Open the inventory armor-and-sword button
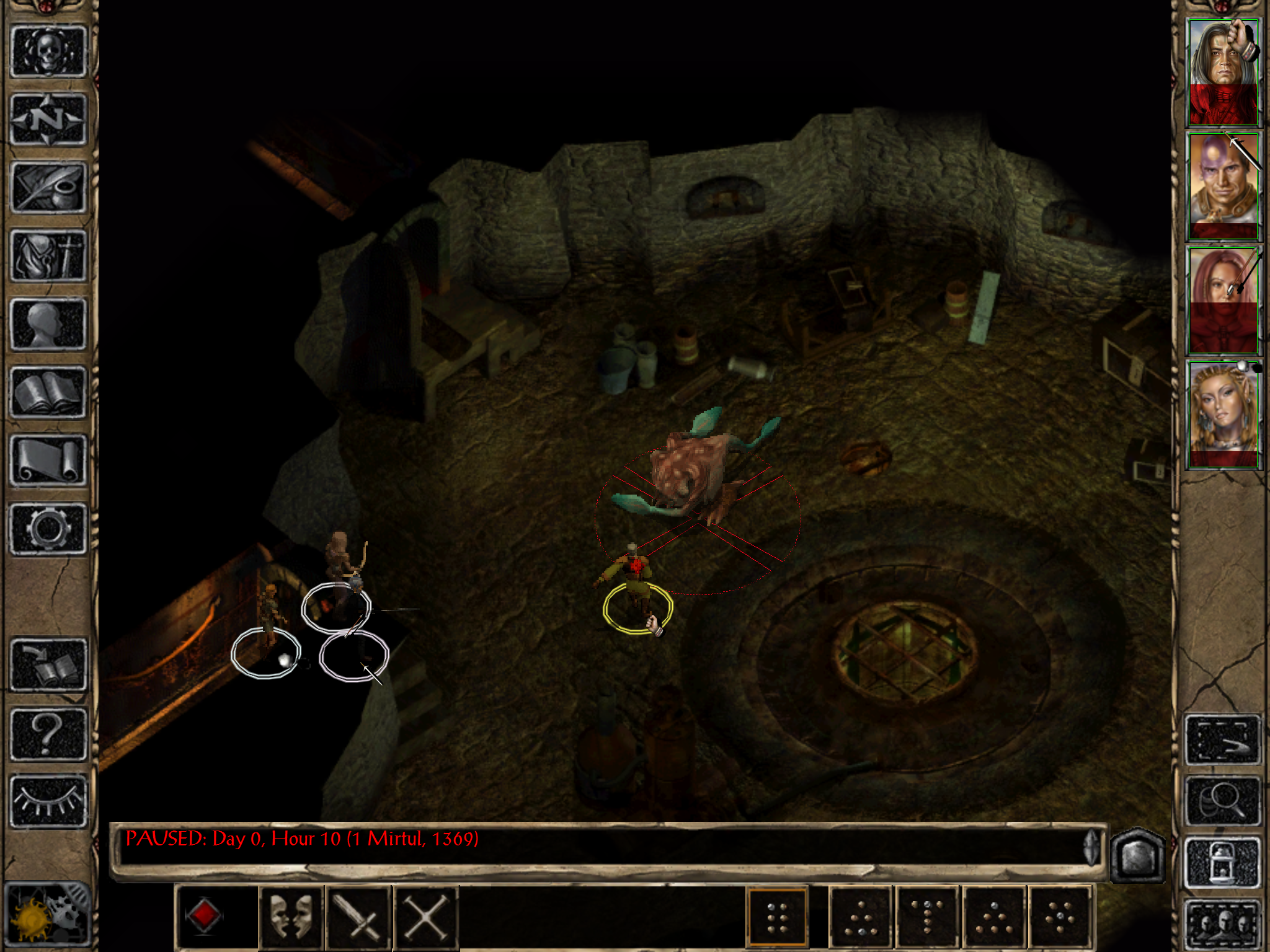The width and height of the screenshot is (1270, 952). click(x=48, y=256)
